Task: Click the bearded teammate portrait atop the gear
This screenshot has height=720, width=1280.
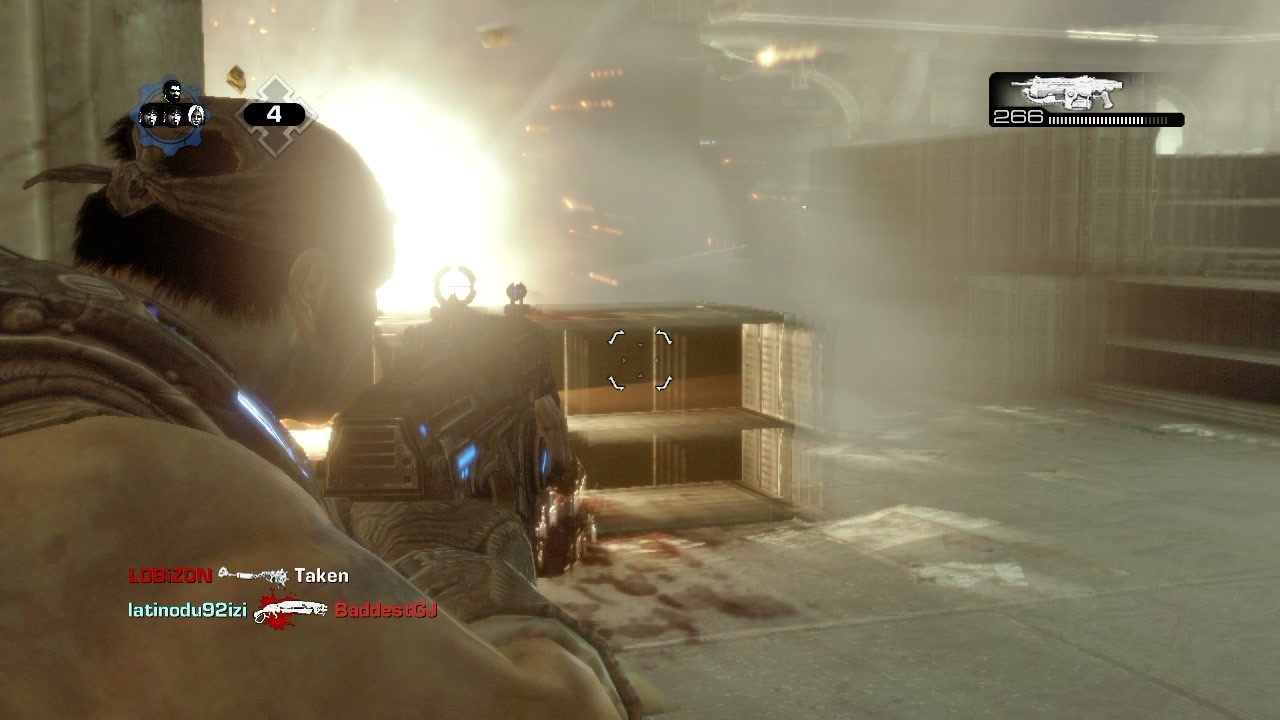Action: pyautogui.click(x=174, y=91)
